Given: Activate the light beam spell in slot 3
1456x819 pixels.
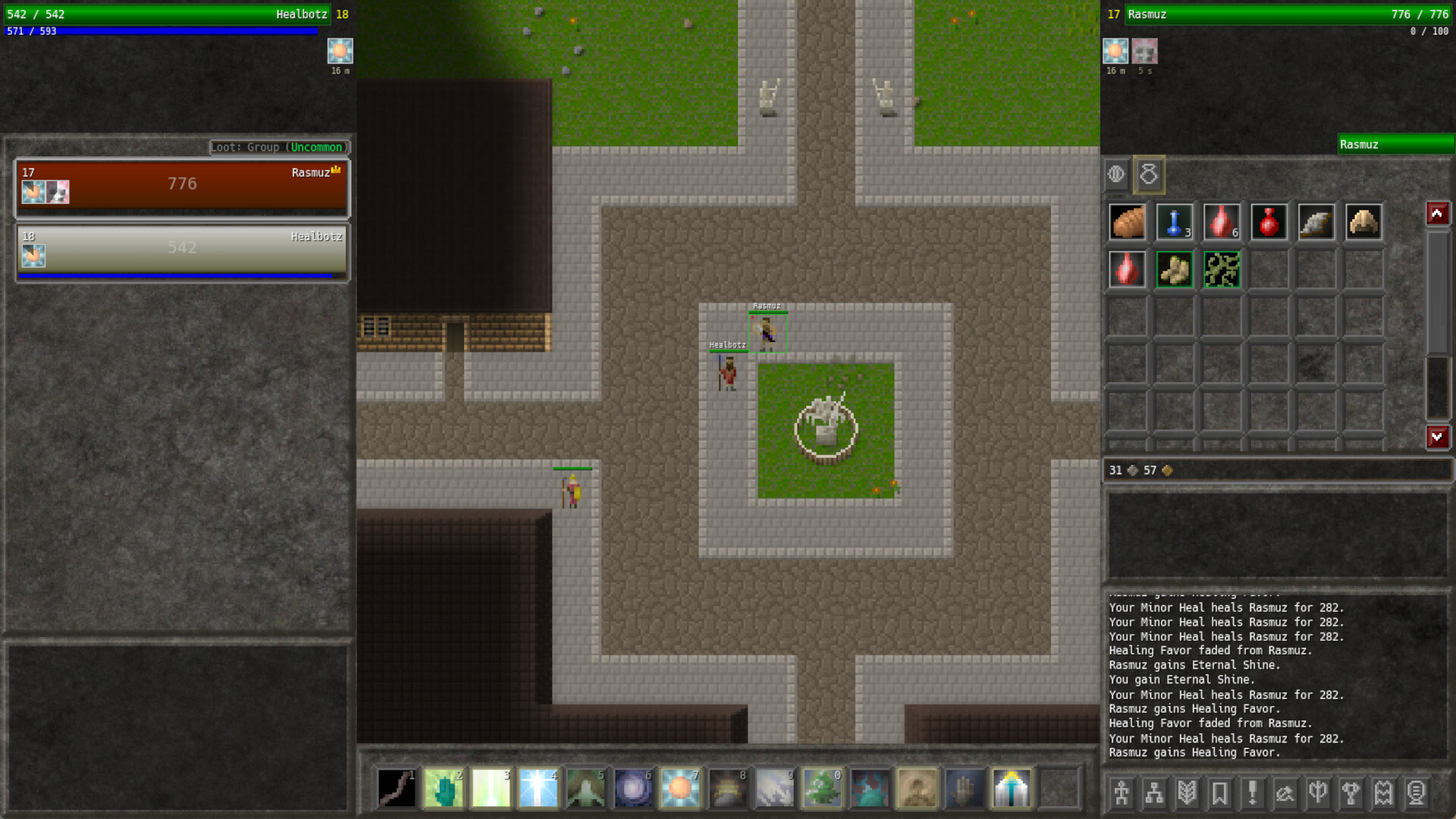Looking at the screenshot, I should pyautogui.click(x=491, y=787).
